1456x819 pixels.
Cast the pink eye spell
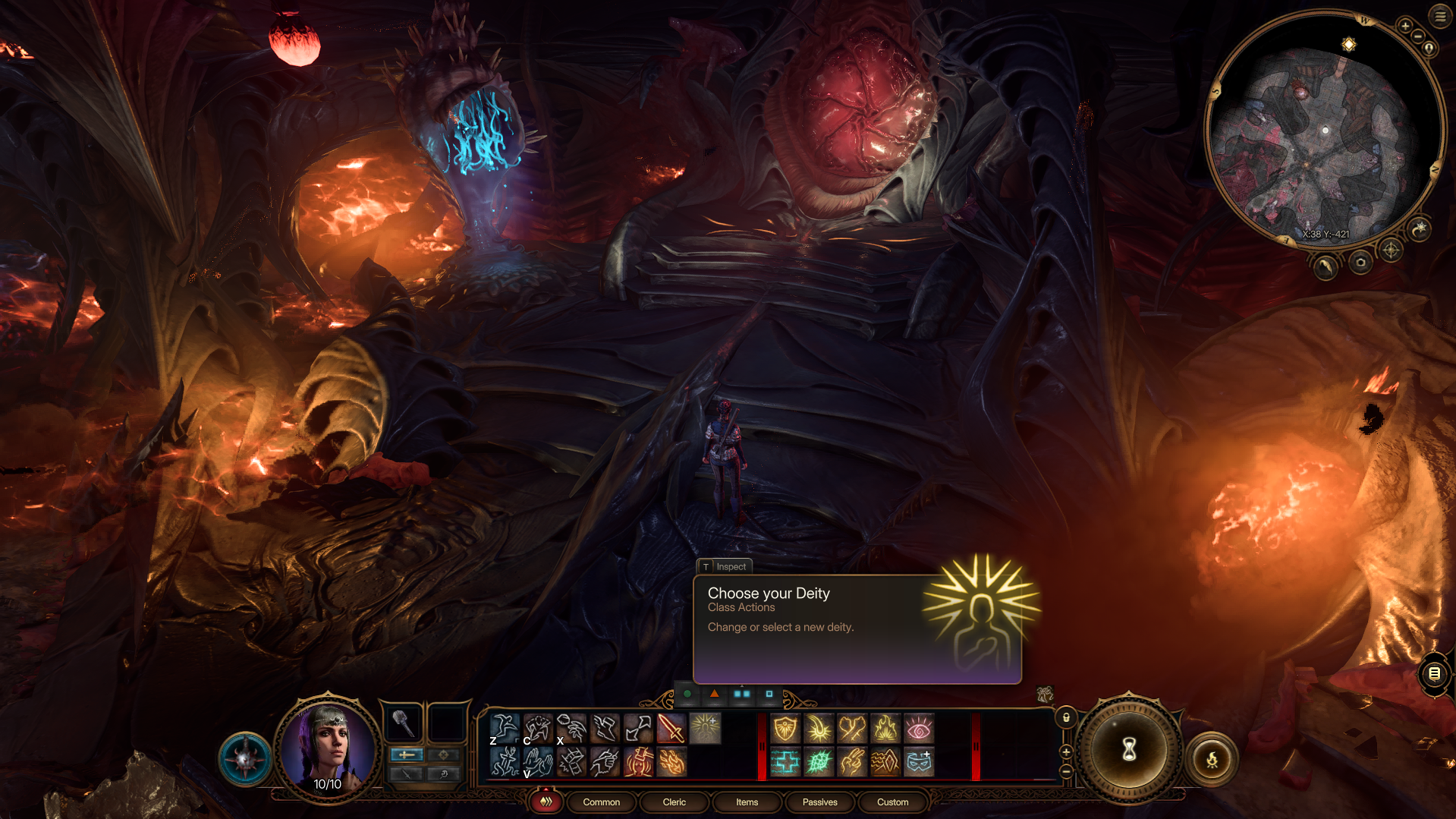click(x=919, y=729)
